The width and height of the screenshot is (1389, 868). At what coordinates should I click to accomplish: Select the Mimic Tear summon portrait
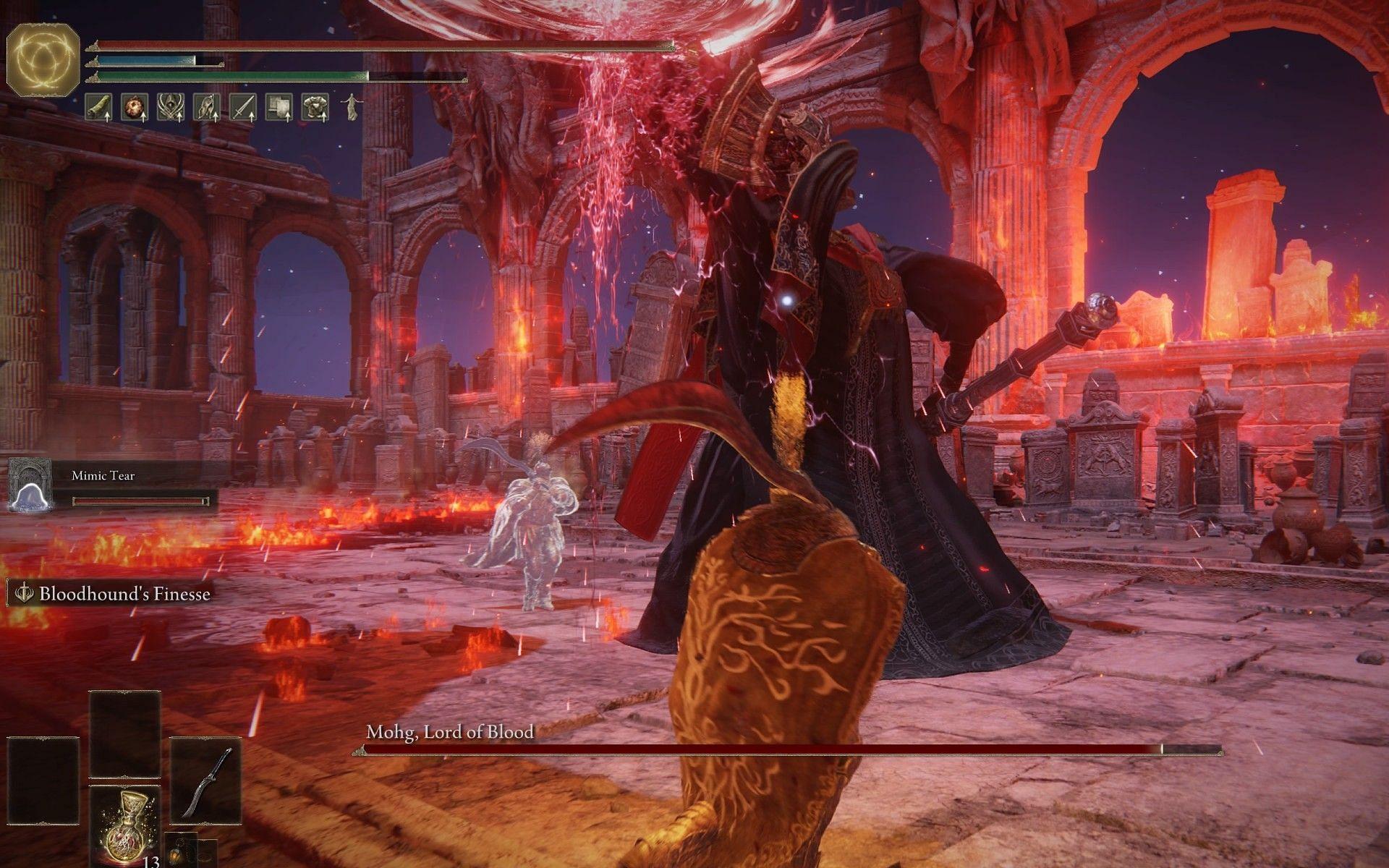pos(28,485)
